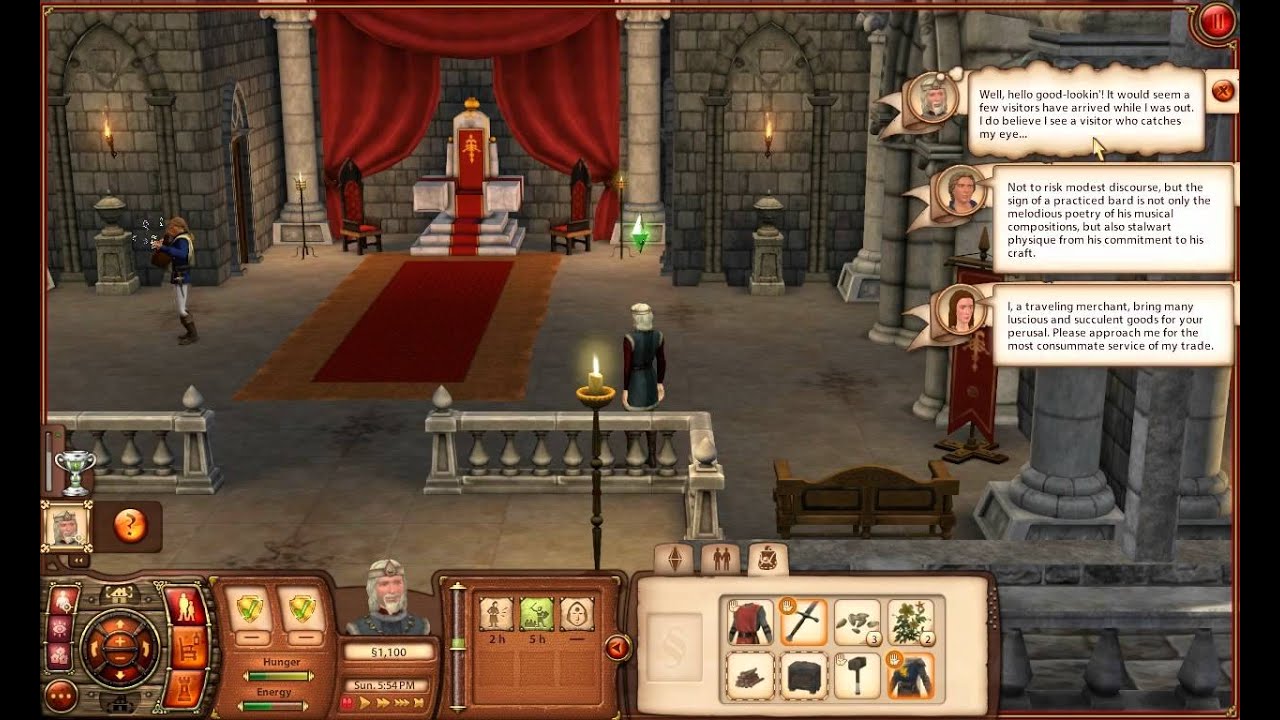Select the stack of three stones

click(x=857, y=622)
